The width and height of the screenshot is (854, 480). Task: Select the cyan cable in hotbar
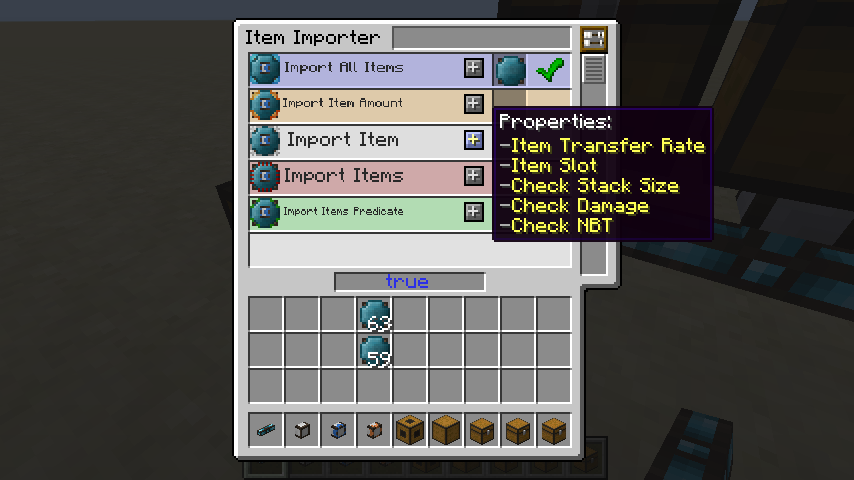point(266,430)
